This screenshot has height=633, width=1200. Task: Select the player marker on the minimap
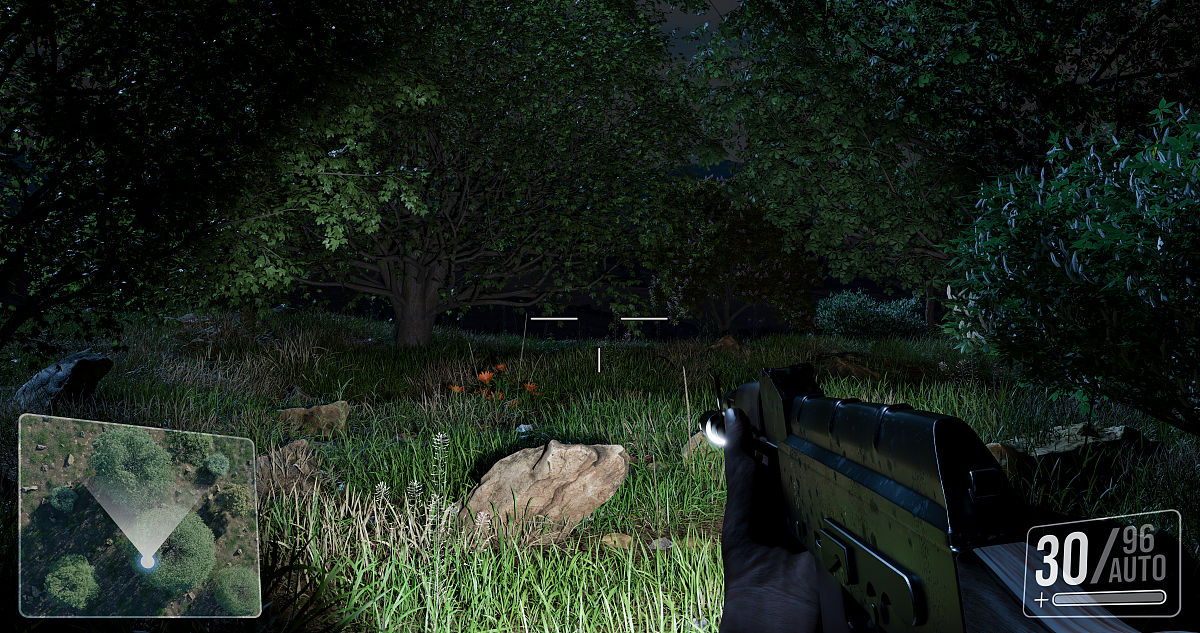coord(147,562)
